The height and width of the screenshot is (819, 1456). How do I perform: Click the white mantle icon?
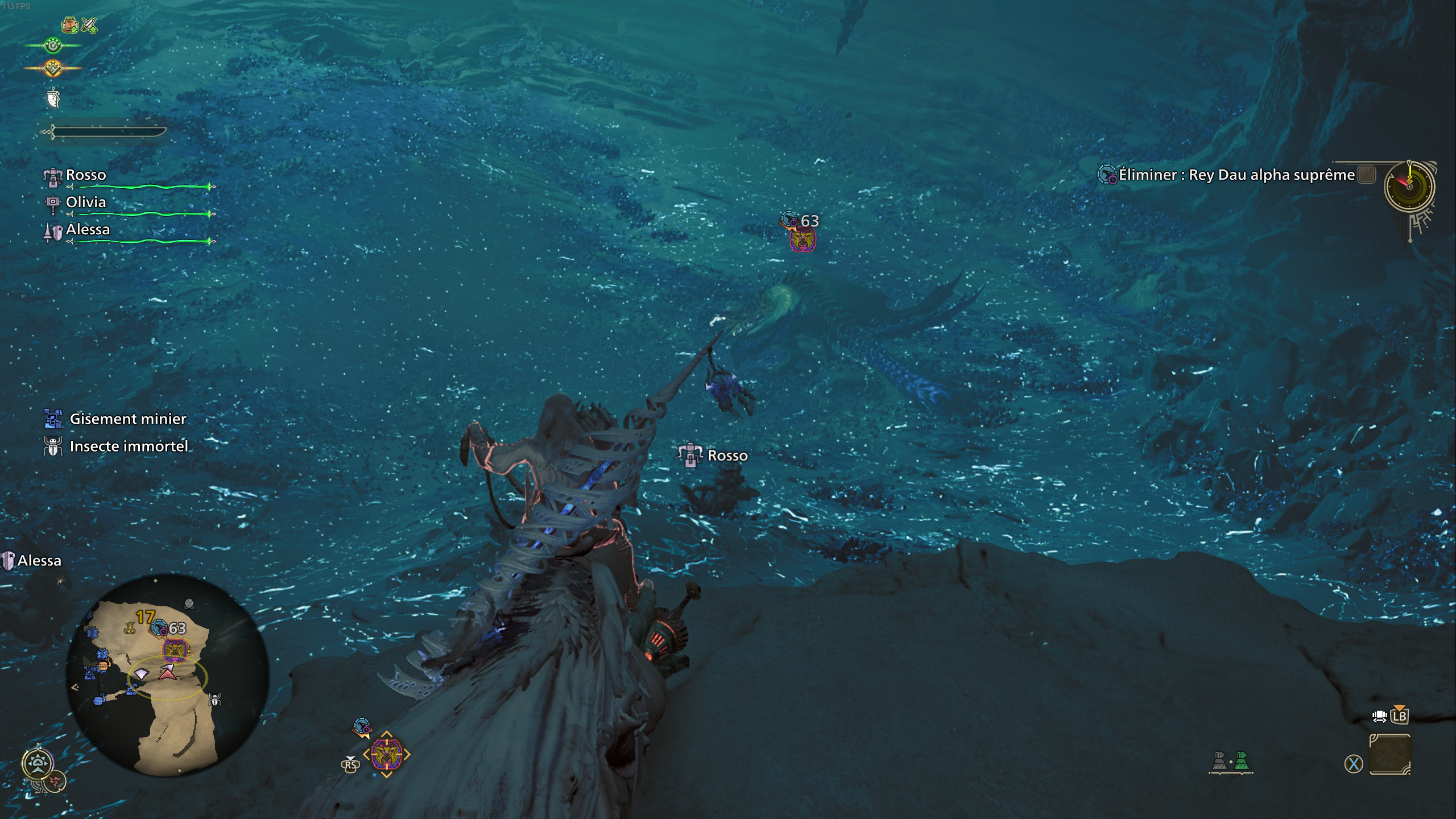point(53,98)
